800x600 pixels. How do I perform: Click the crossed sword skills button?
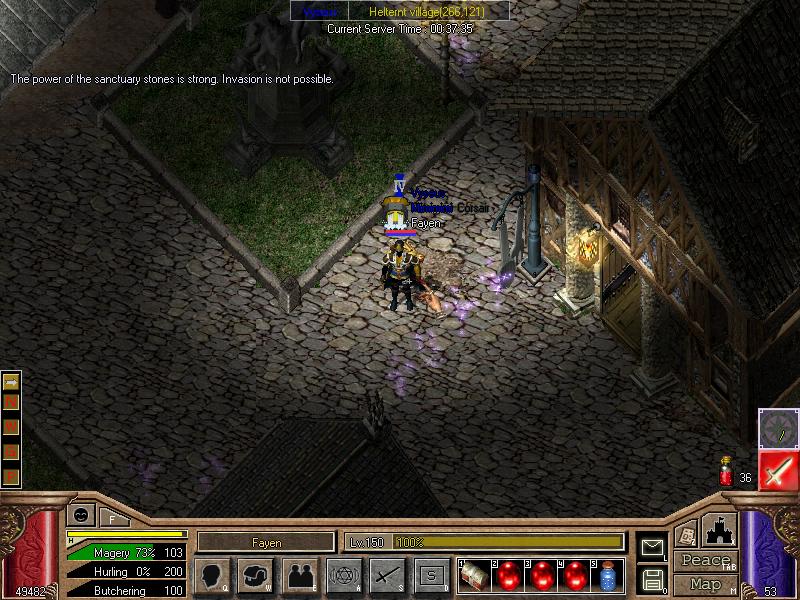[x=387, y=575]
